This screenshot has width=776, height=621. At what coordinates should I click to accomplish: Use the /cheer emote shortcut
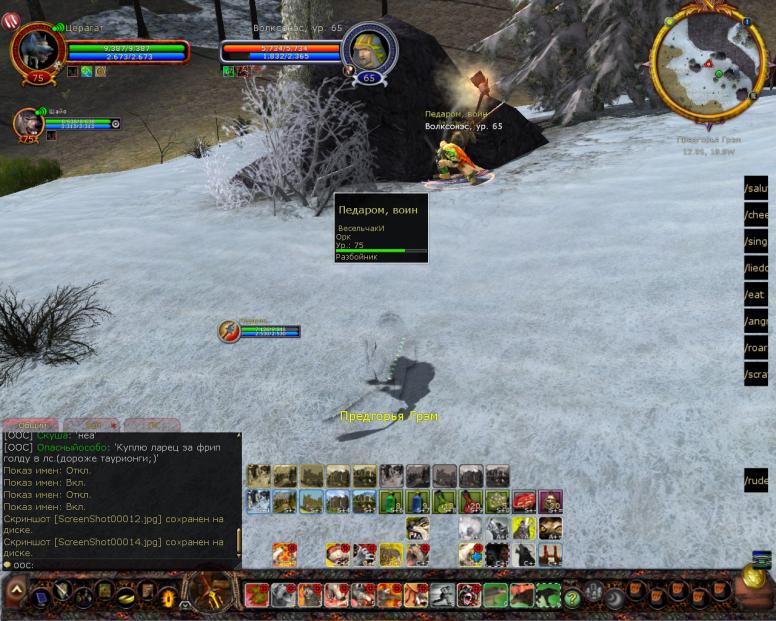pyautogui.click(x=757, y=215)
